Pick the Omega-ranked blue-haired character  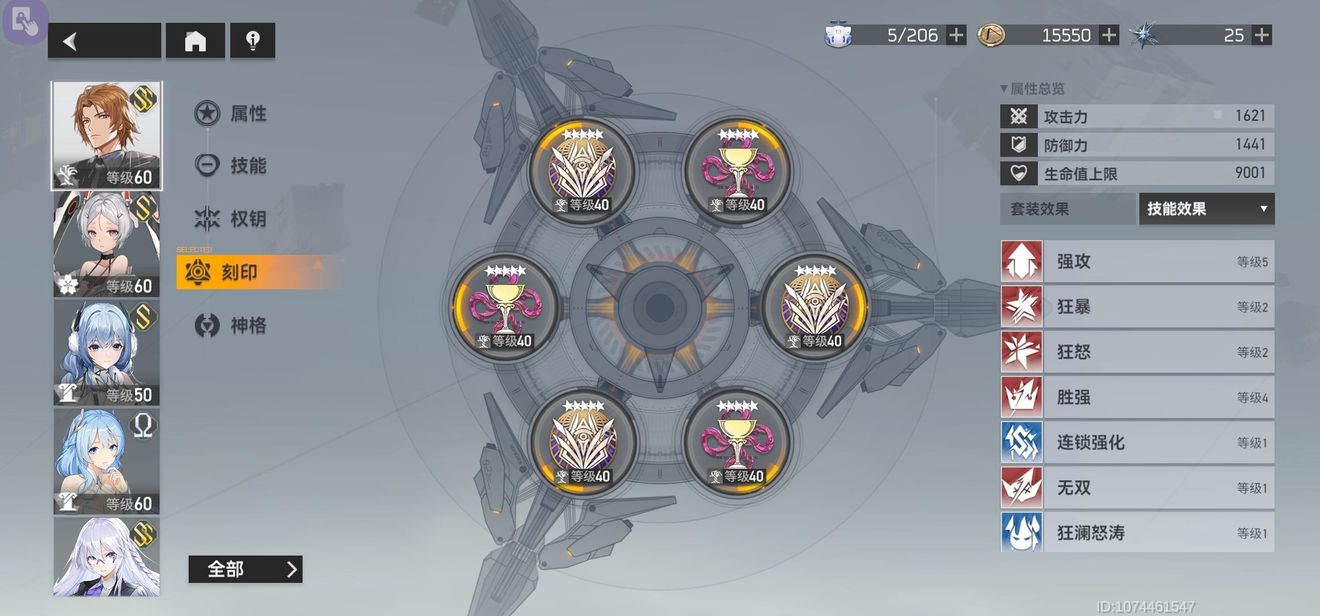click(x=106, y=461)
